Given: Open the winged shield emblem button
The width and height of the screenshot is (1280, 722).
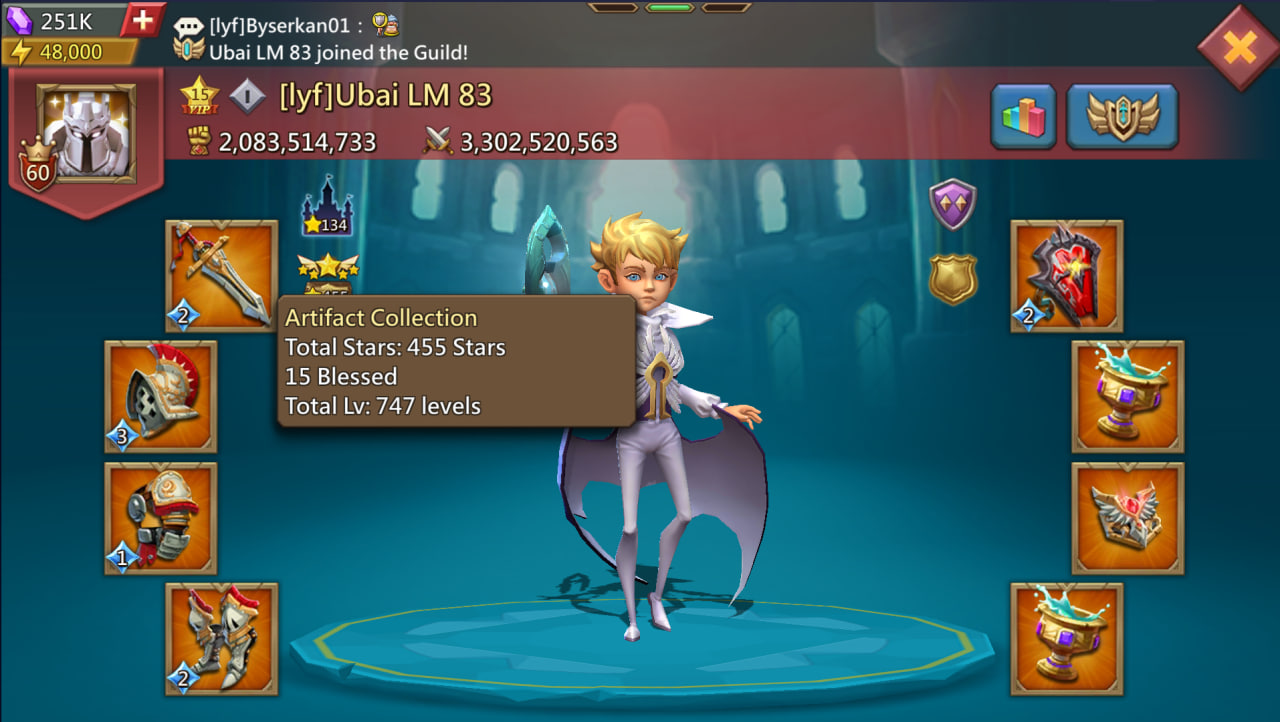Looking at the screenshot, I should click(1122, 117).
